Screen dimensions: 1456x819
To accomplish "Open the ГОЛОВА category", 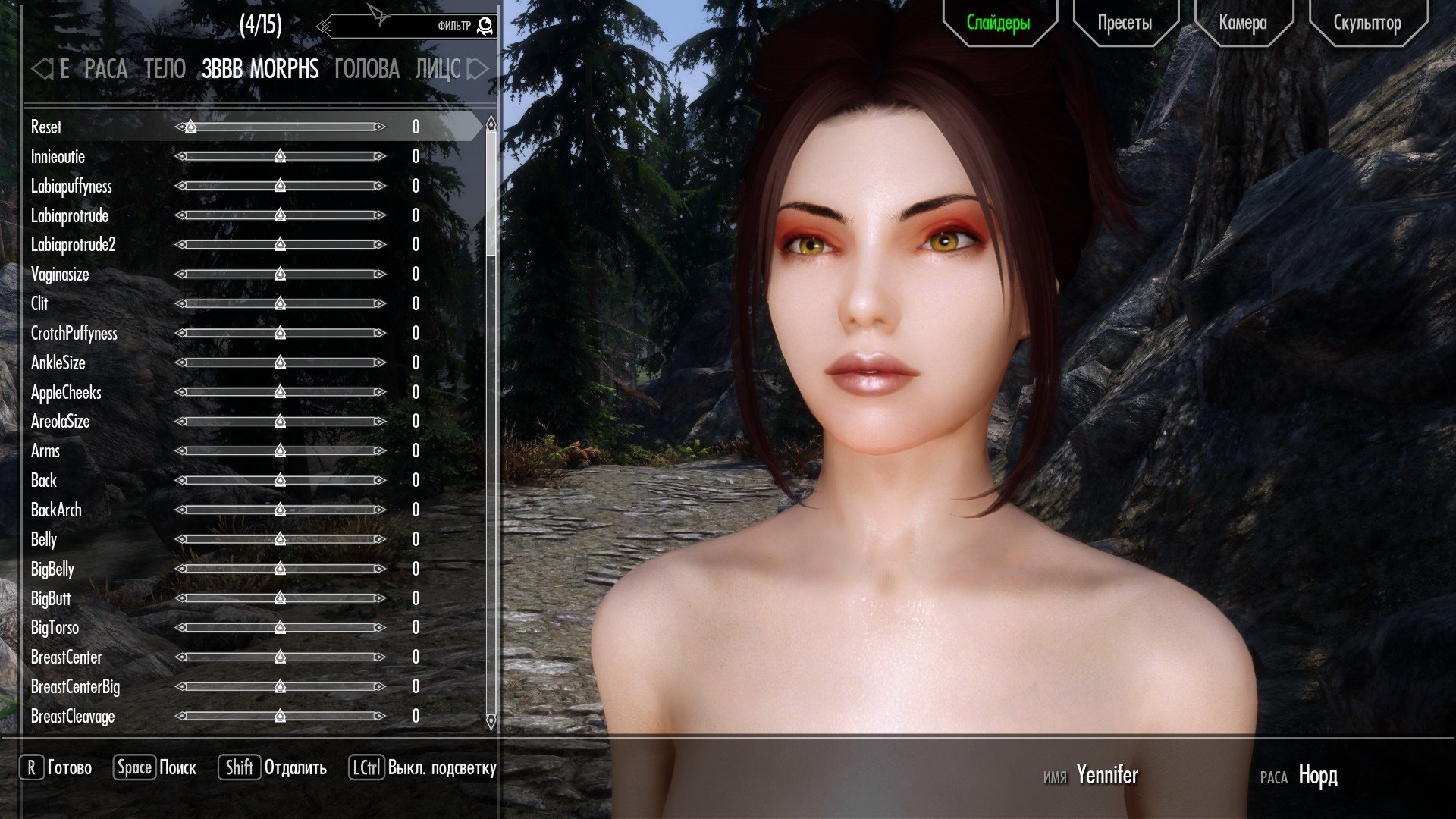I will [366, 69].
